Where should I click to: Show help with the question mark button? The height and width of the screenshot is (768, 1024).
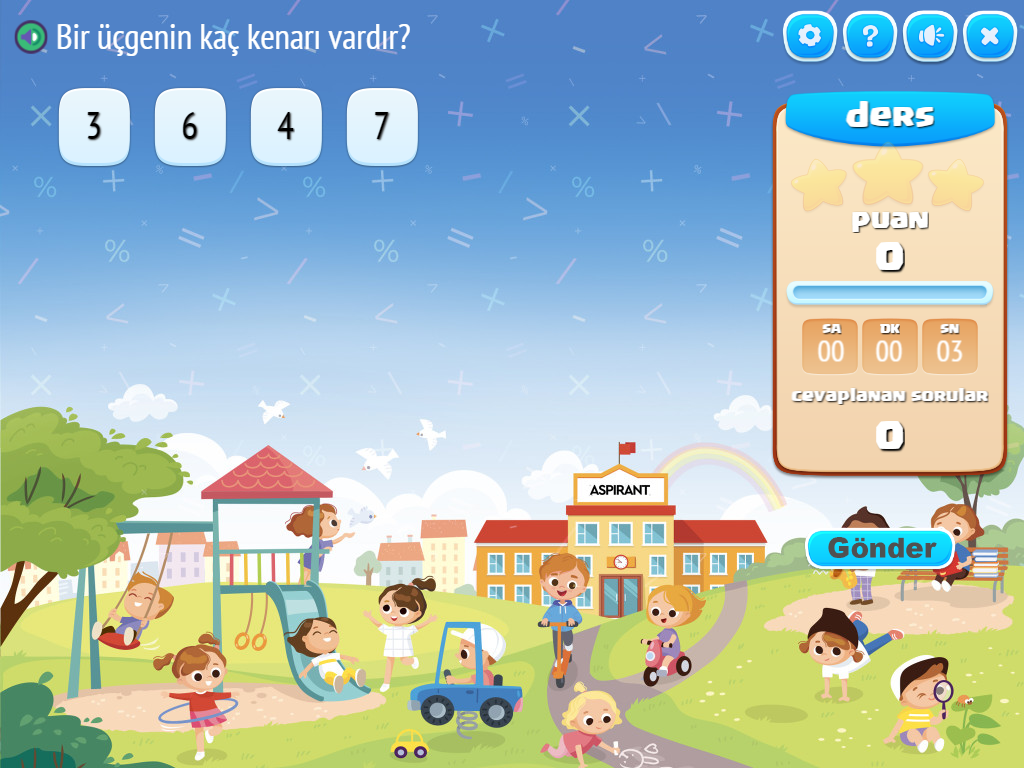[x=870, y=37]
